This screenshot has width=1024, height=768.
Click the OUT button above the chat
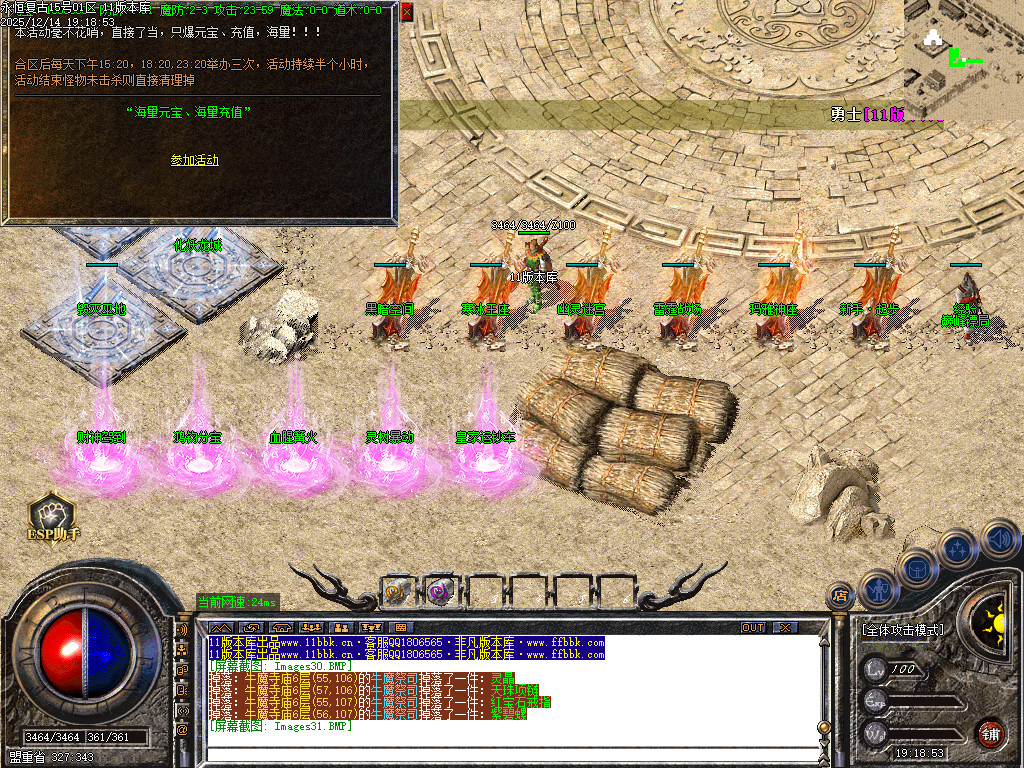coord(753,628)
